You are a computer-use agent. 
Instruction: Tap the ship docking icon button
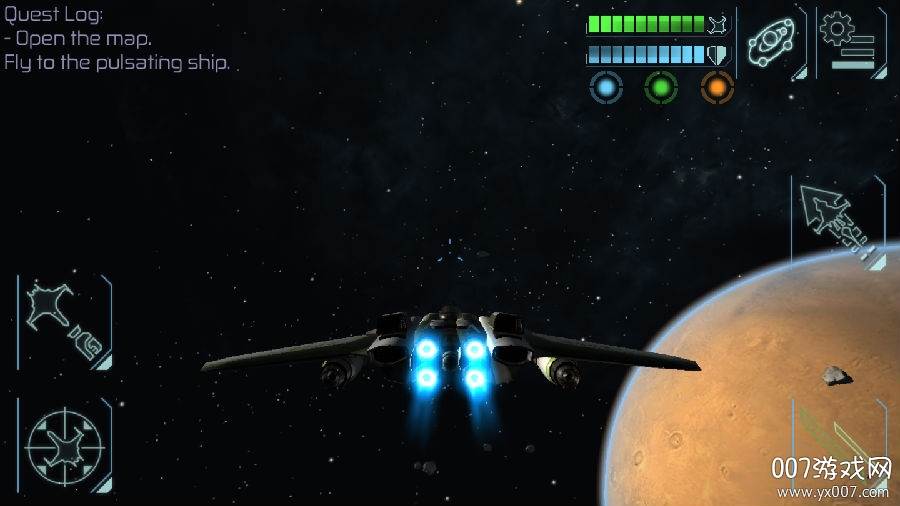64,322
